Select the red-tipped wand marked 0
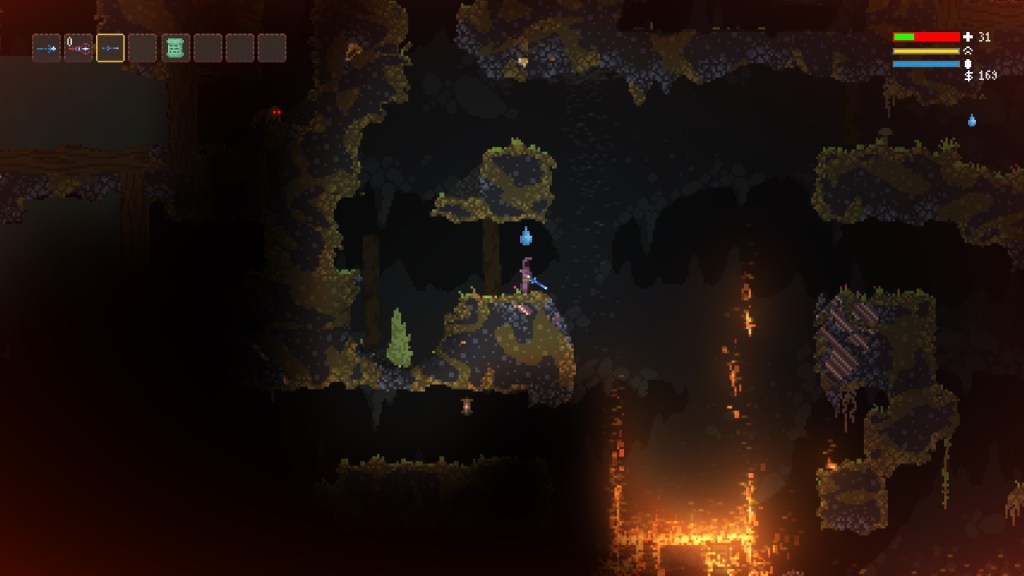 click(x=78, y=48)
